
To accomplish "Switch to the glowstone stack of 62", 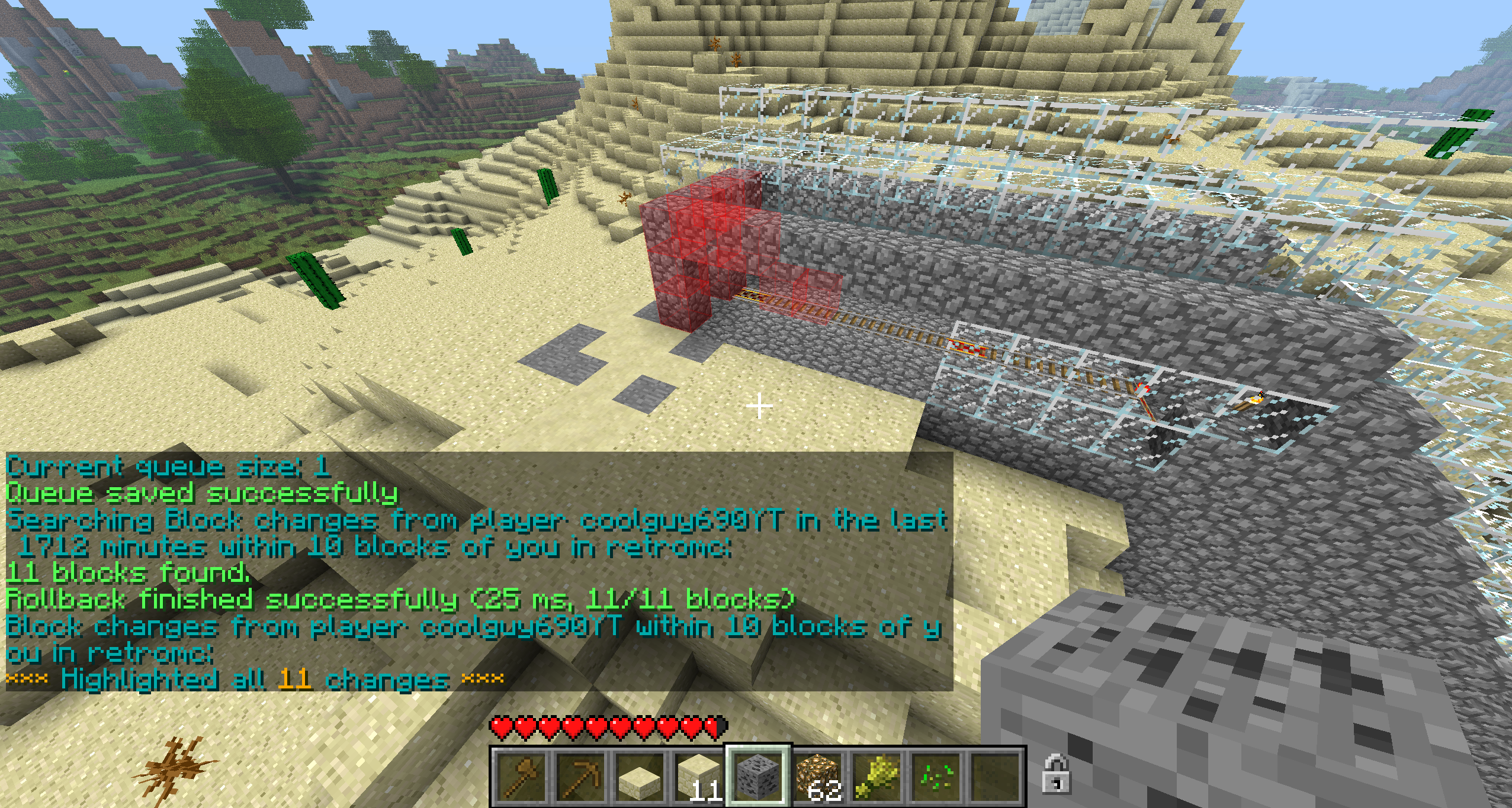I will pyautogui.click(x=817, y=776).
